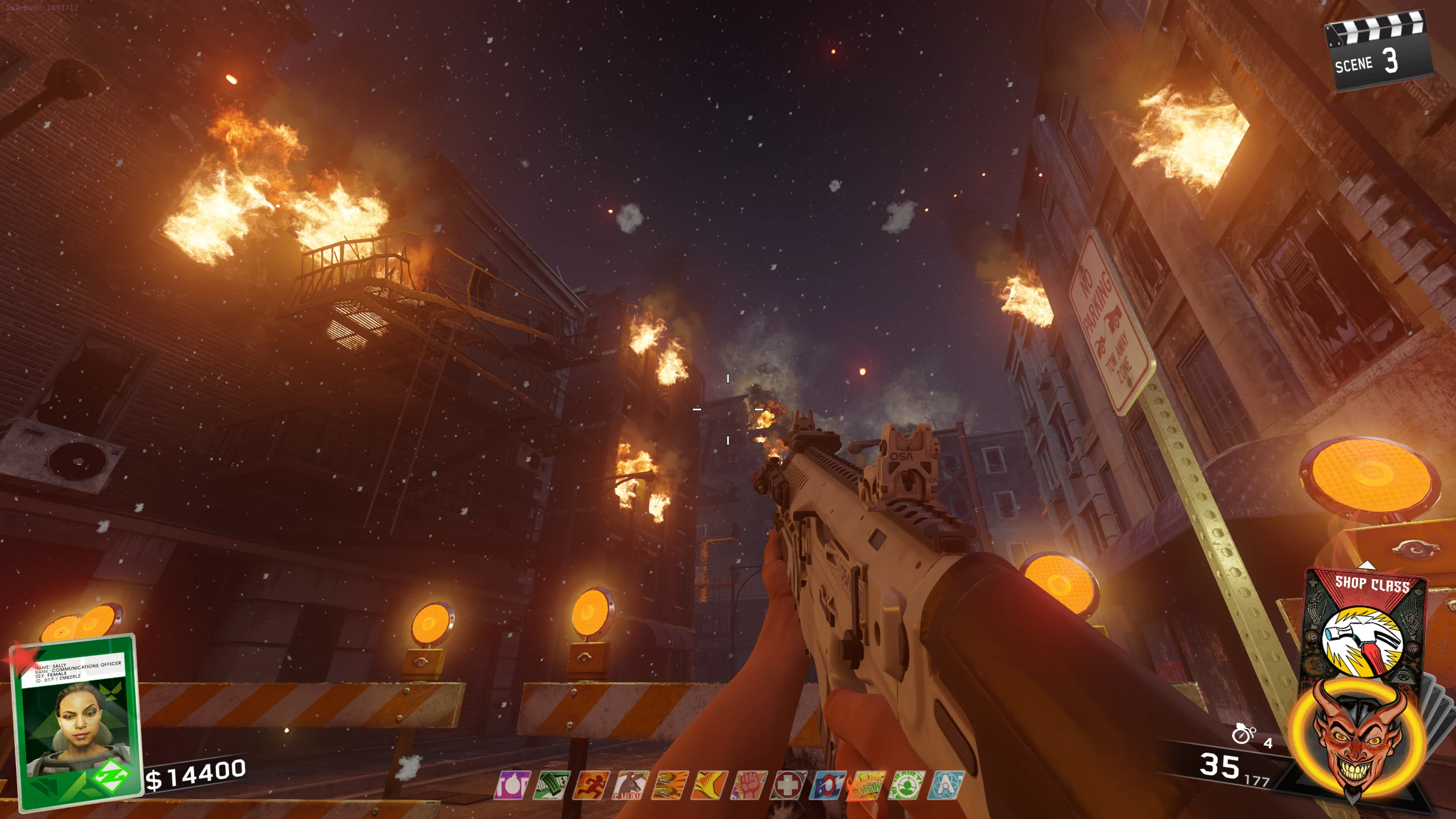Screen dimensions: 1456x819
Task: Click the grenade equipment icon
Action: pos(1243,734)
